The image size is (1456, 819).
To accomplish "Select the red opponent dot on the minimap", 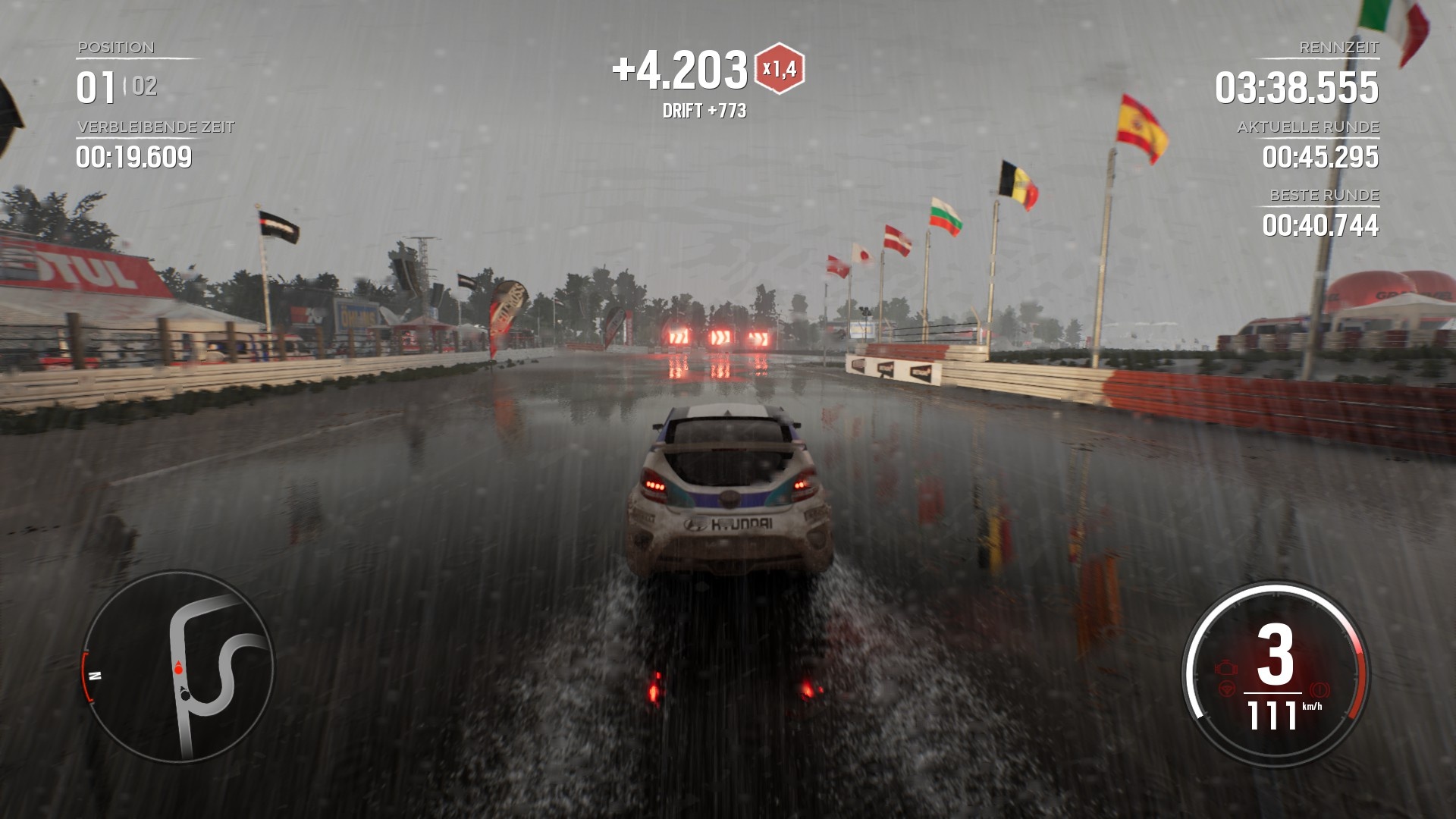I will tap(177, 670).
